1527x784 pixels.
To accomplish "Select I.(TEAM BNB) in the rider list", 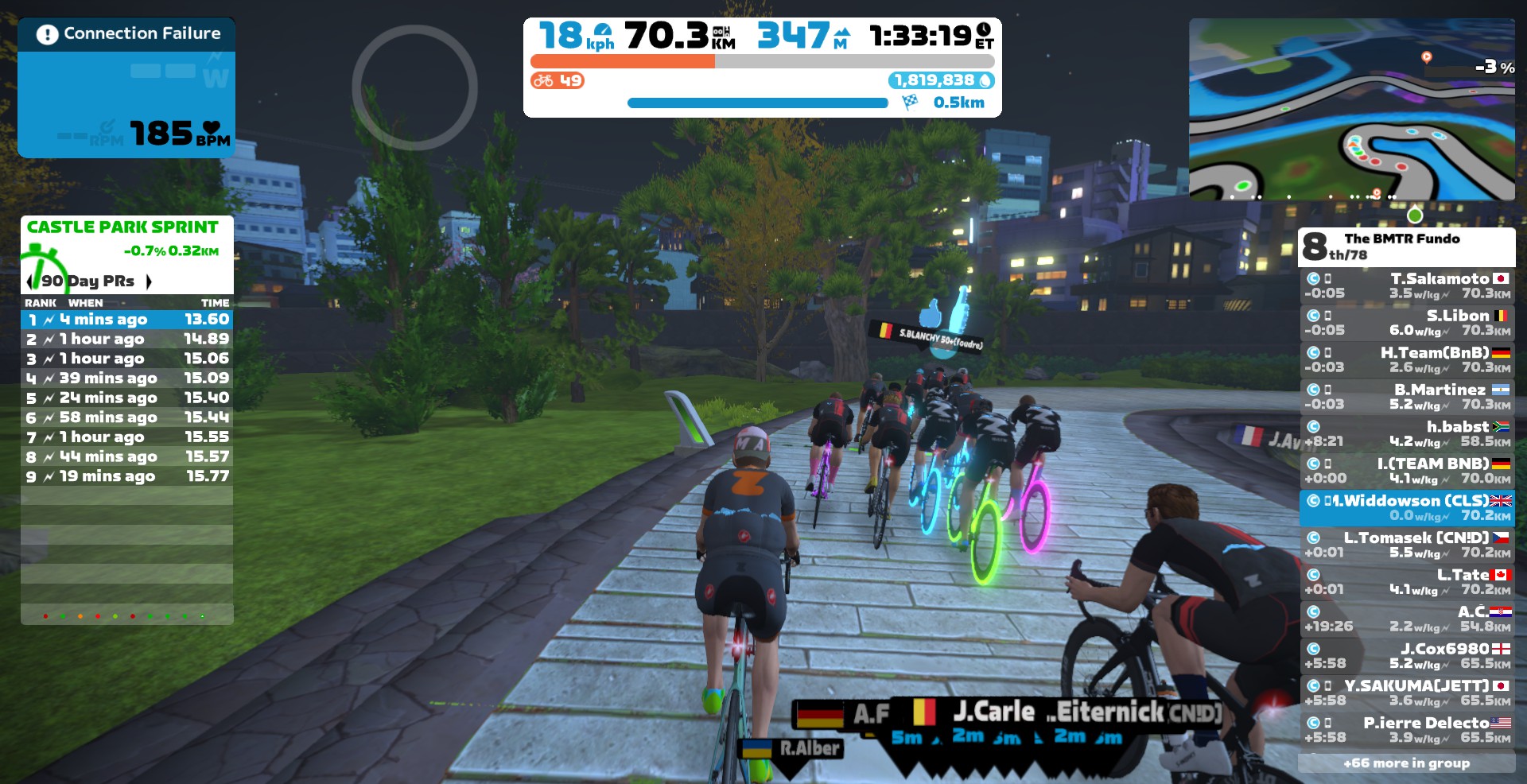I will pyautogui.click(x=1406, y=471).
